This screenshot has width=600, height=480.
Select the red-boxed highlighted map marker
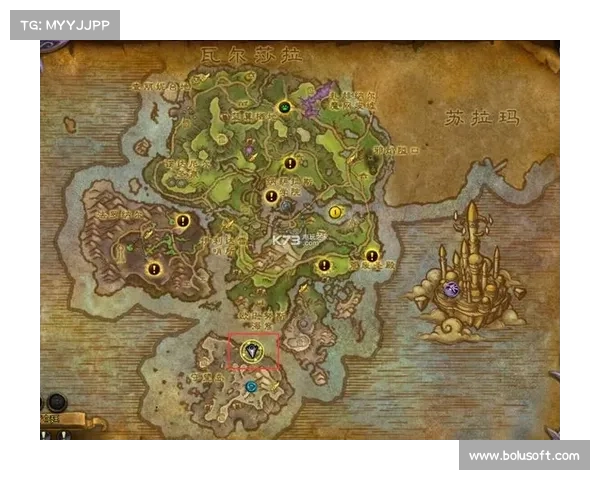(253, 351)
